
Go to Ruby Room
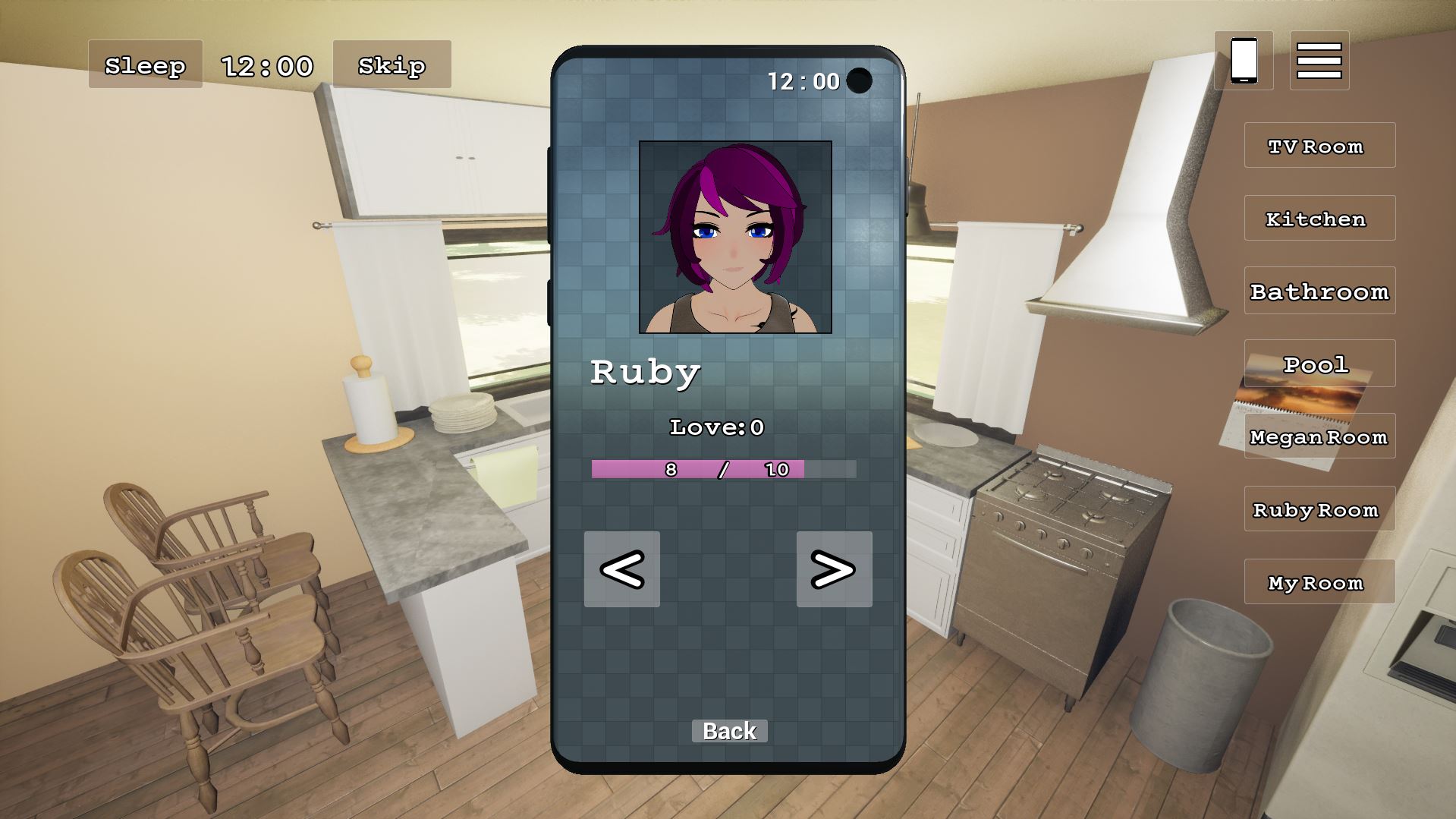point(1319,509)
